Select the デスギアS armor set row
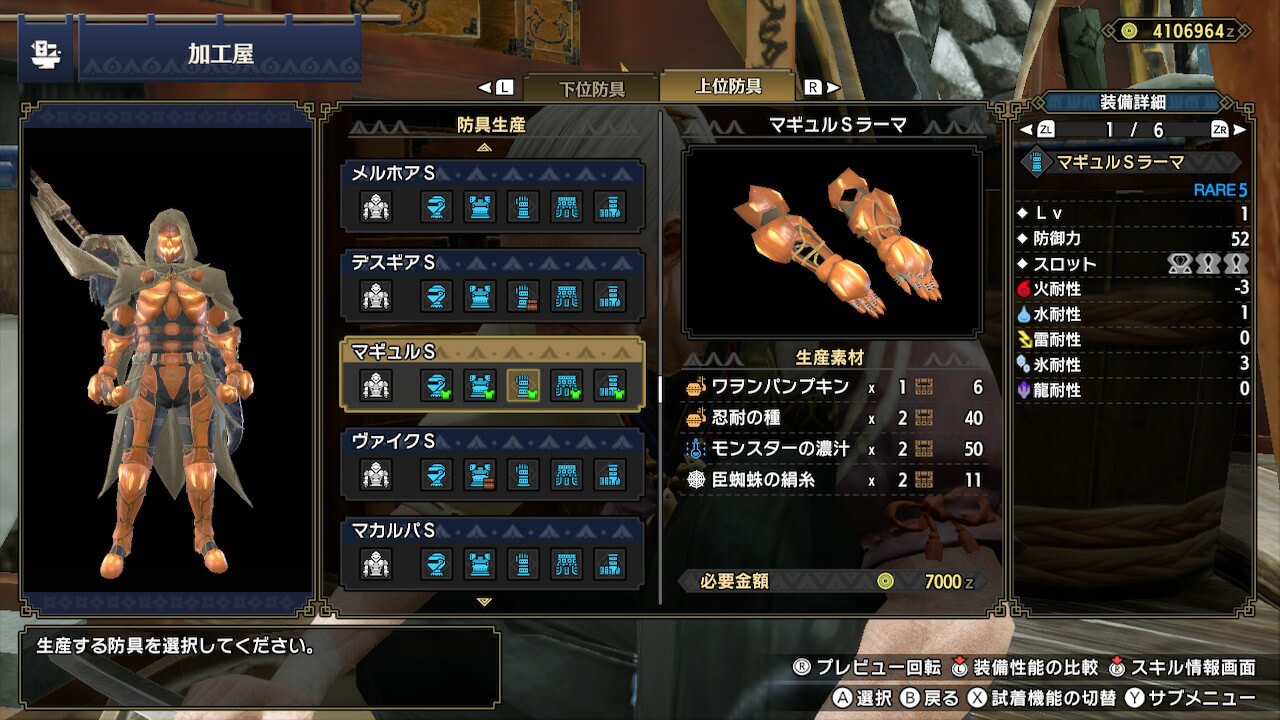This screenshot has height=720, width=1280. 492,285
